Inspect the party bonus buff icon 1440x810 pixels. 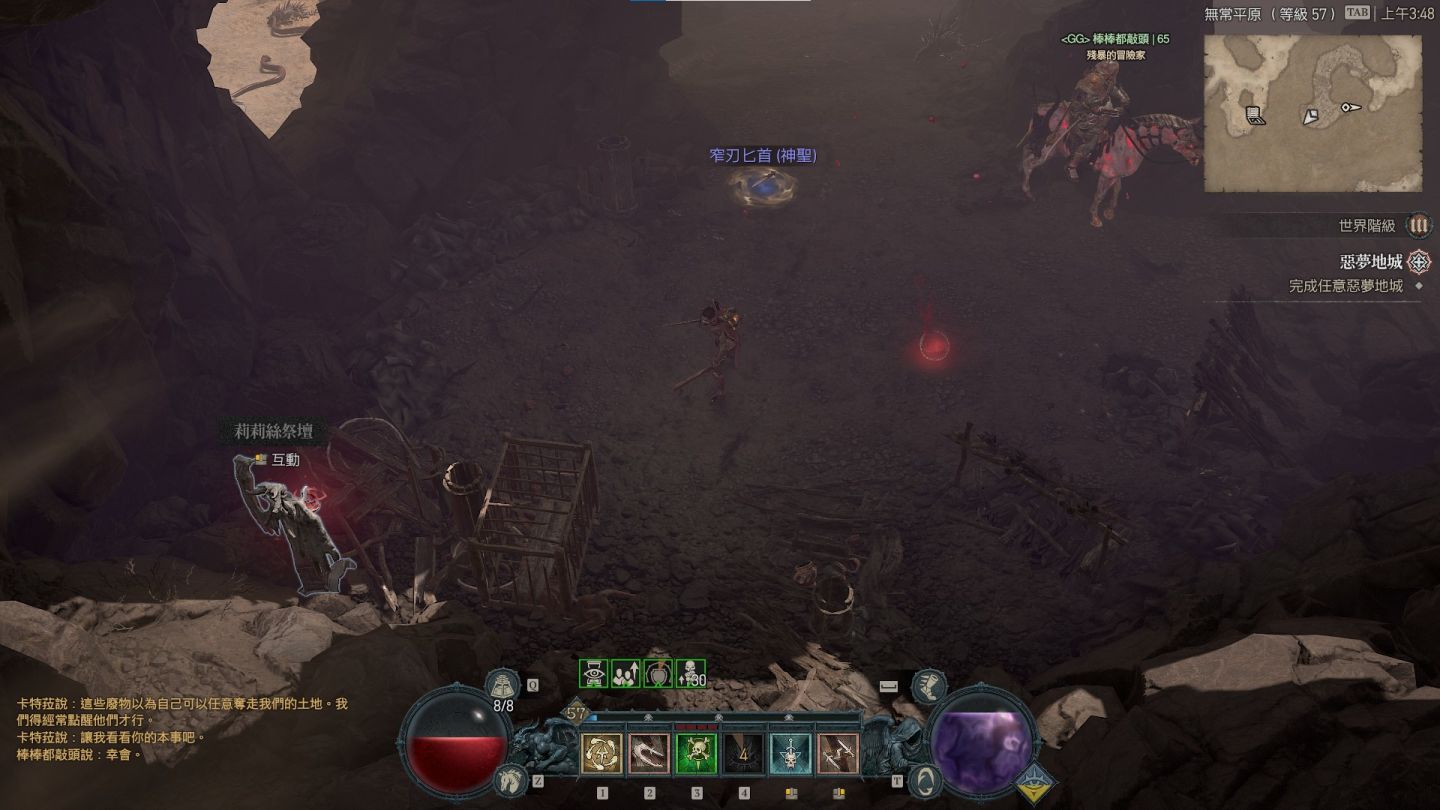626,674
